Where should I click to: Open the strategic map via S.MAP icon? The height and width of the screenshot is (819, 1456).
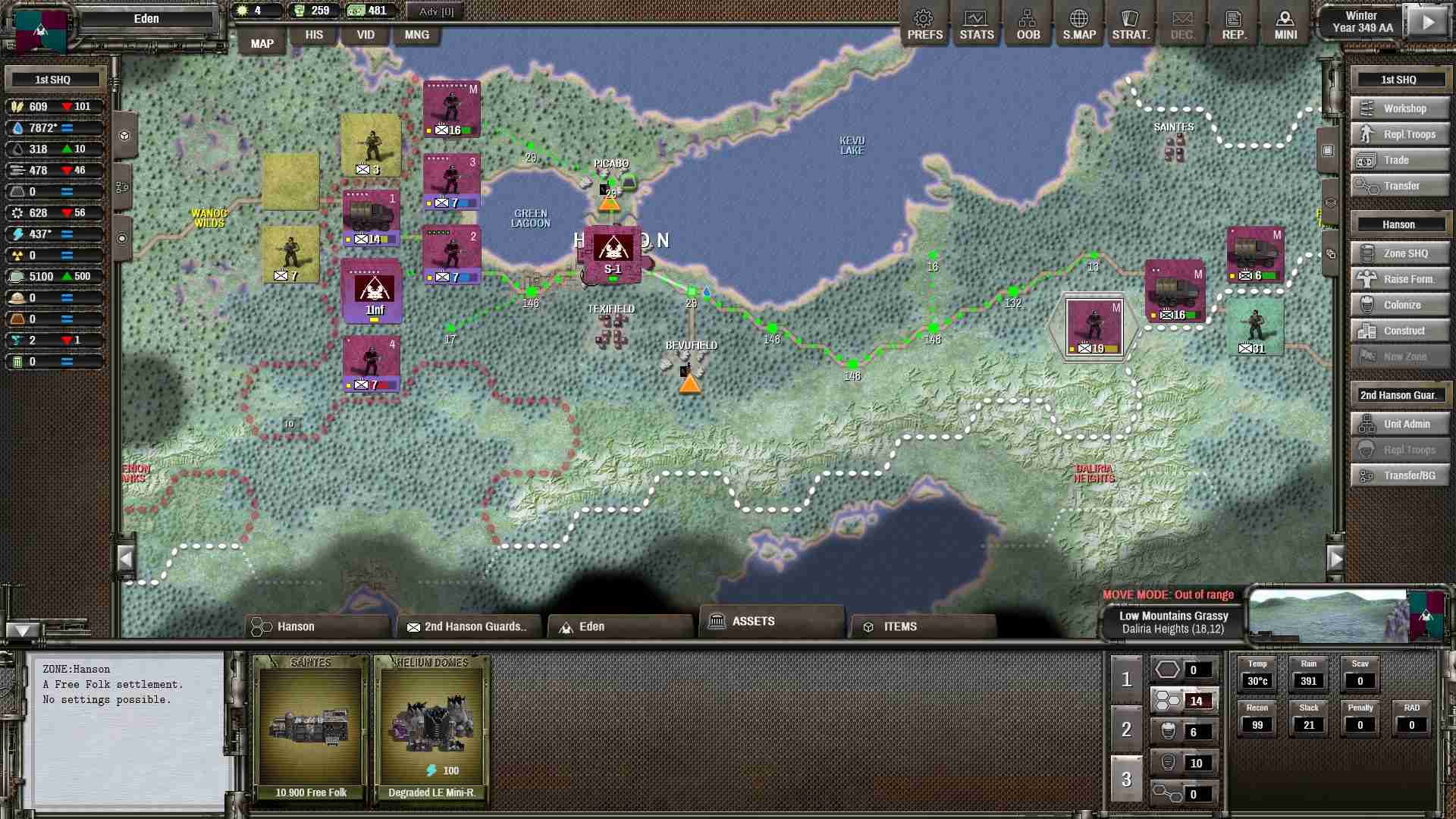pos(1078,23)
